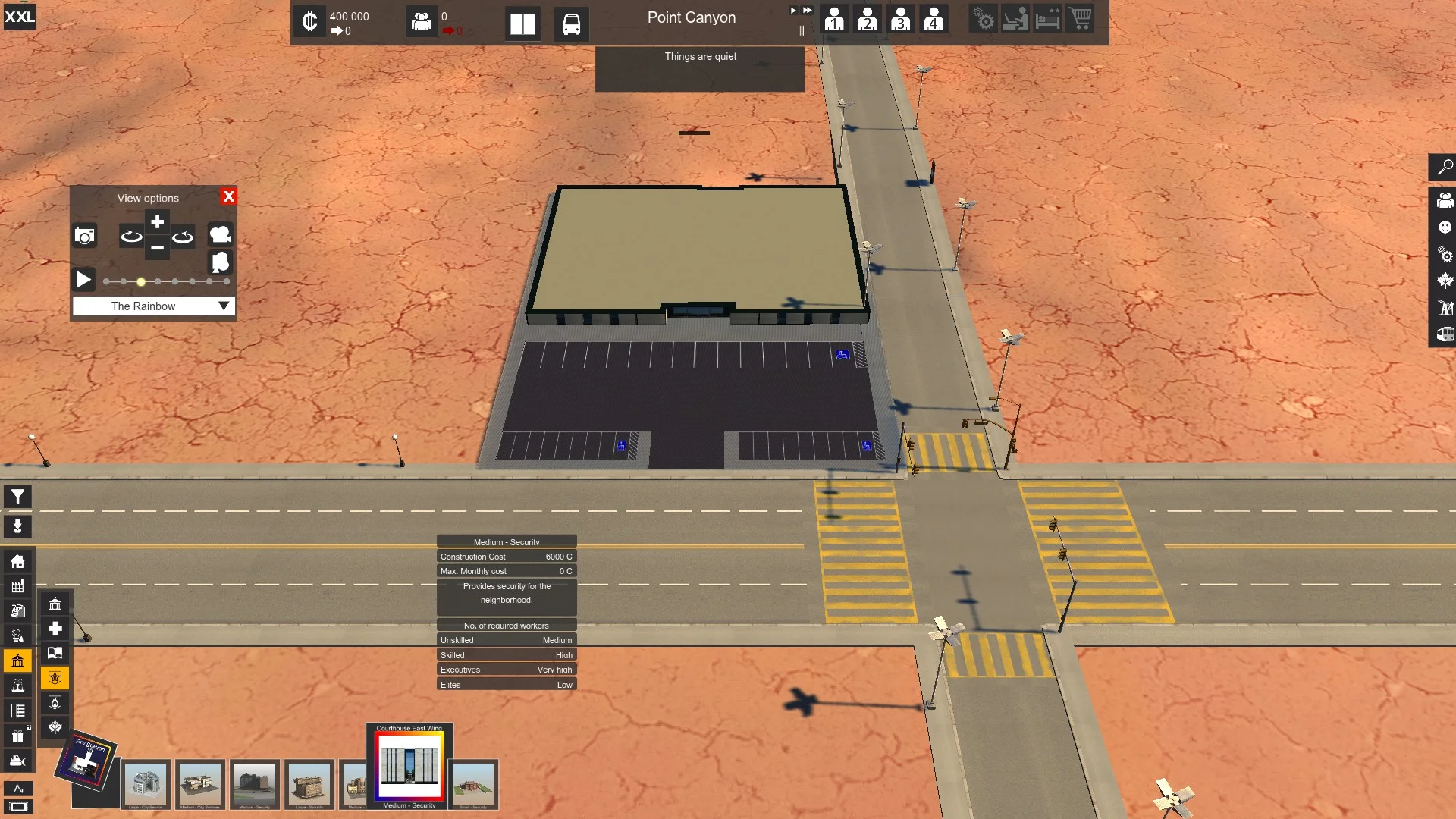Select citizen class 3 icon

(x=900, y=19)
